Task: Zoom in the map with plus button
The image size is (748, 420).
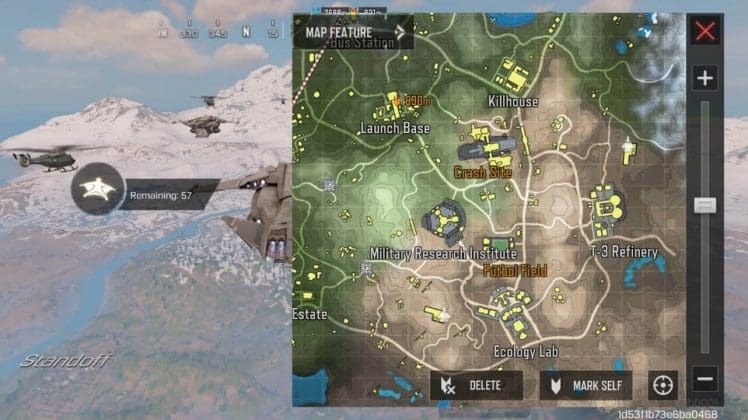Action: tap(705, 78)
